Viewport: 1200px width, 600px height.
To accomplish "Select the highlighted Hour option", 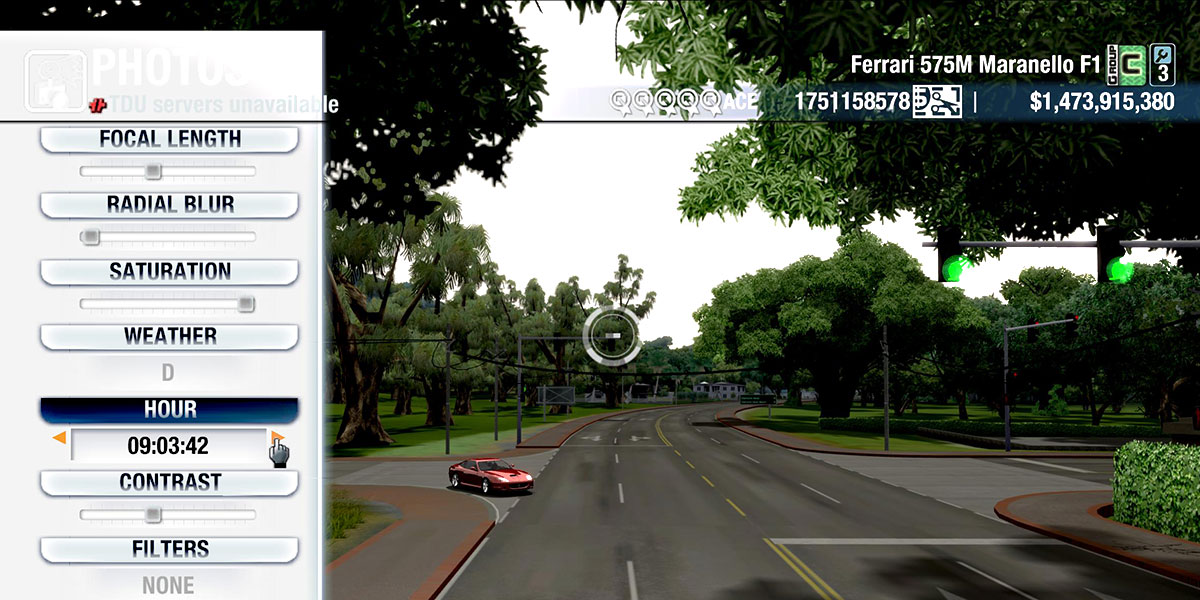I will coord(169,409).
